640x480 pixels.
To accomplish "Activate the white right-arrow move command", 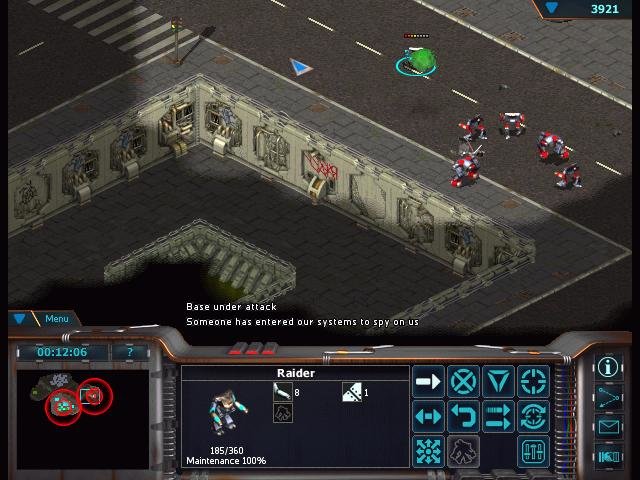I will pos(428,381).
